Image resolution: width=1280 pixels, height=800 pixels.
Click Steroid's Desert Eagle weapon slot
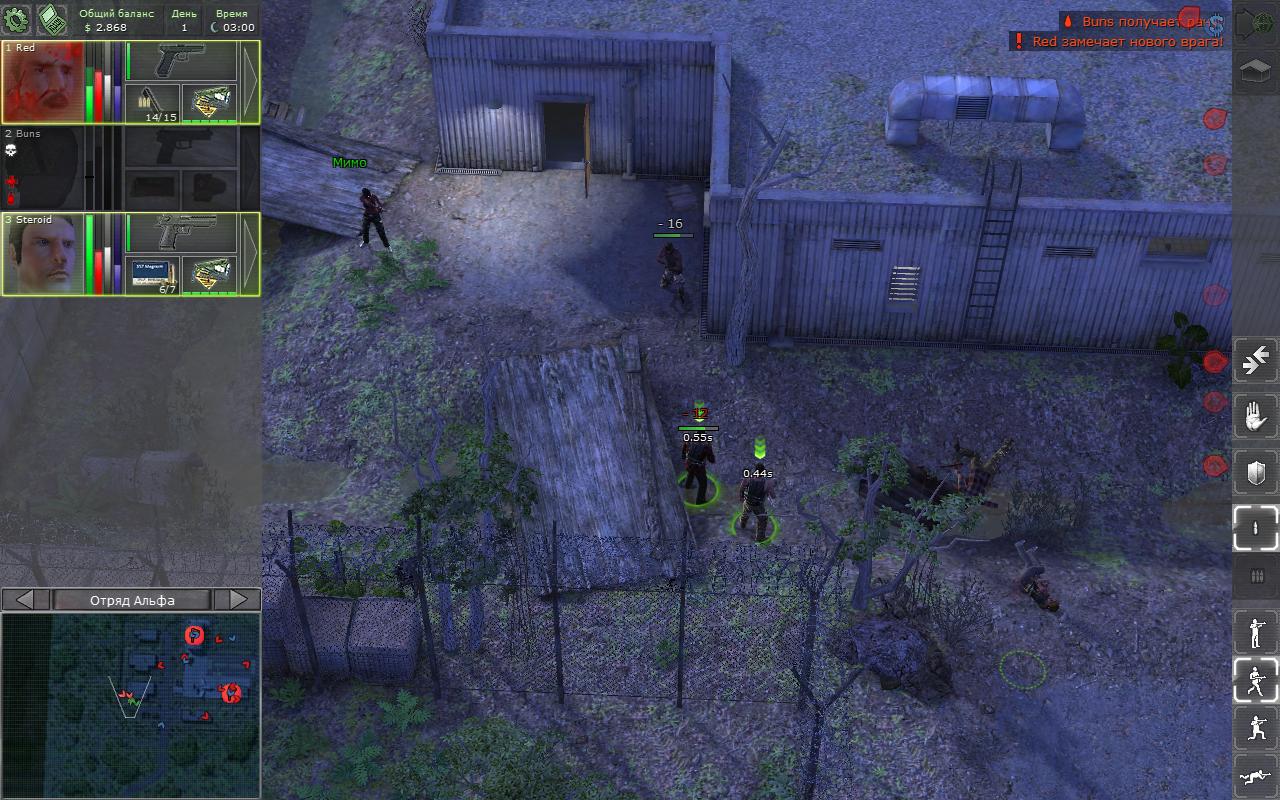coord(181,233)
